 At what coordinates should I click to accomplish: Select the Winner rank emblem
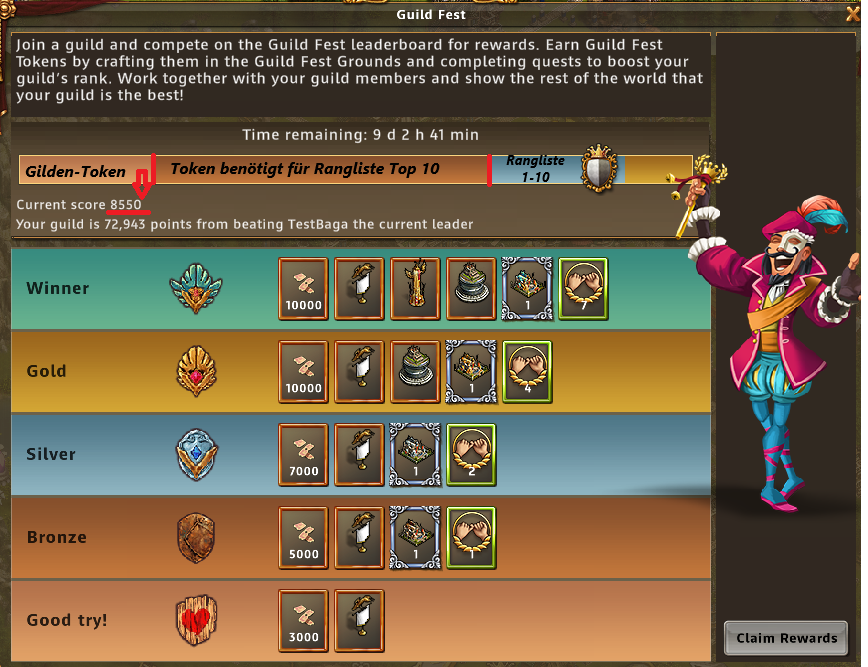click(195, 288)
